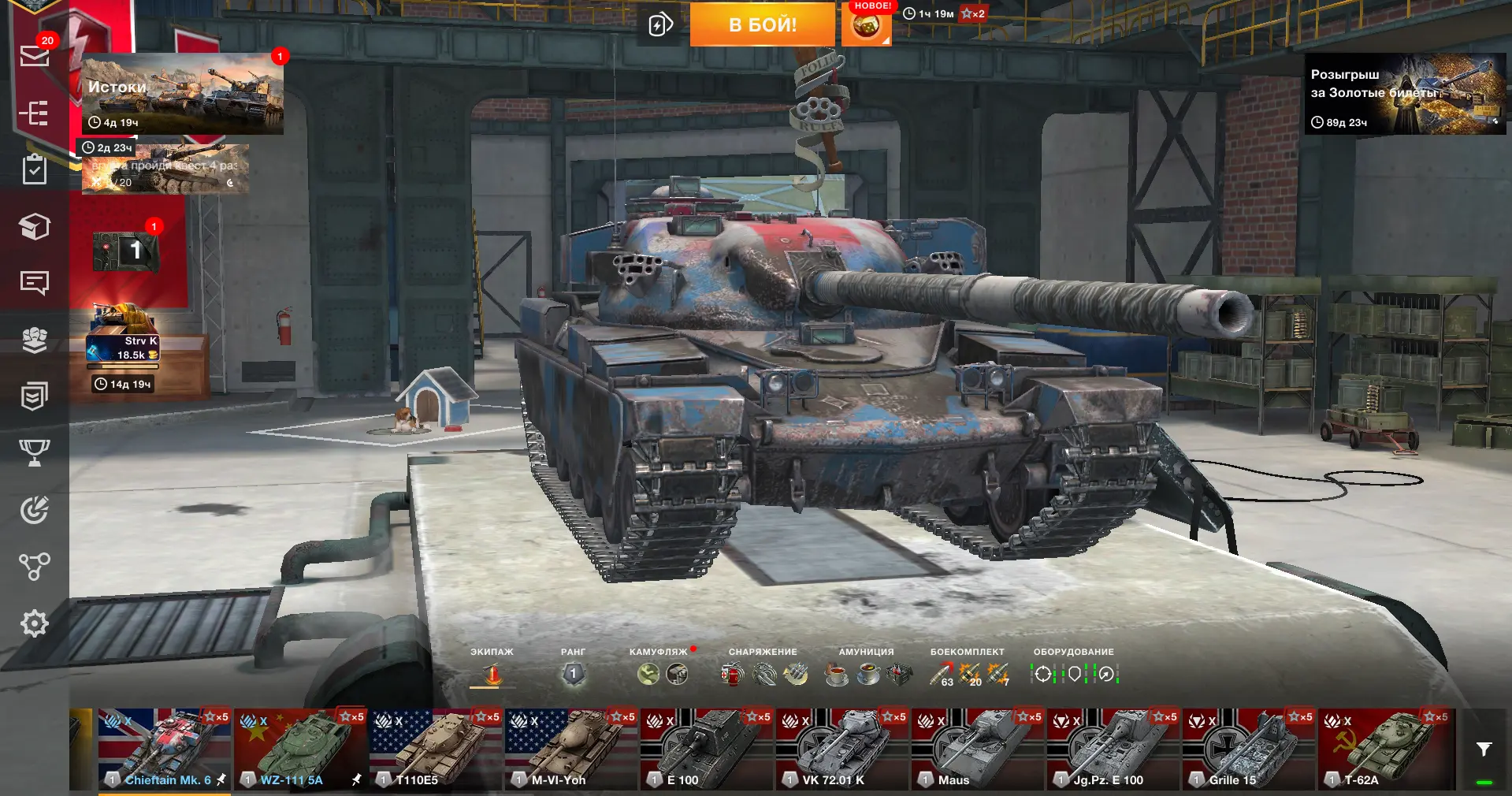Open the Золотые билеты raffle banner
1512x796 pixels.
coord(1405,94)
